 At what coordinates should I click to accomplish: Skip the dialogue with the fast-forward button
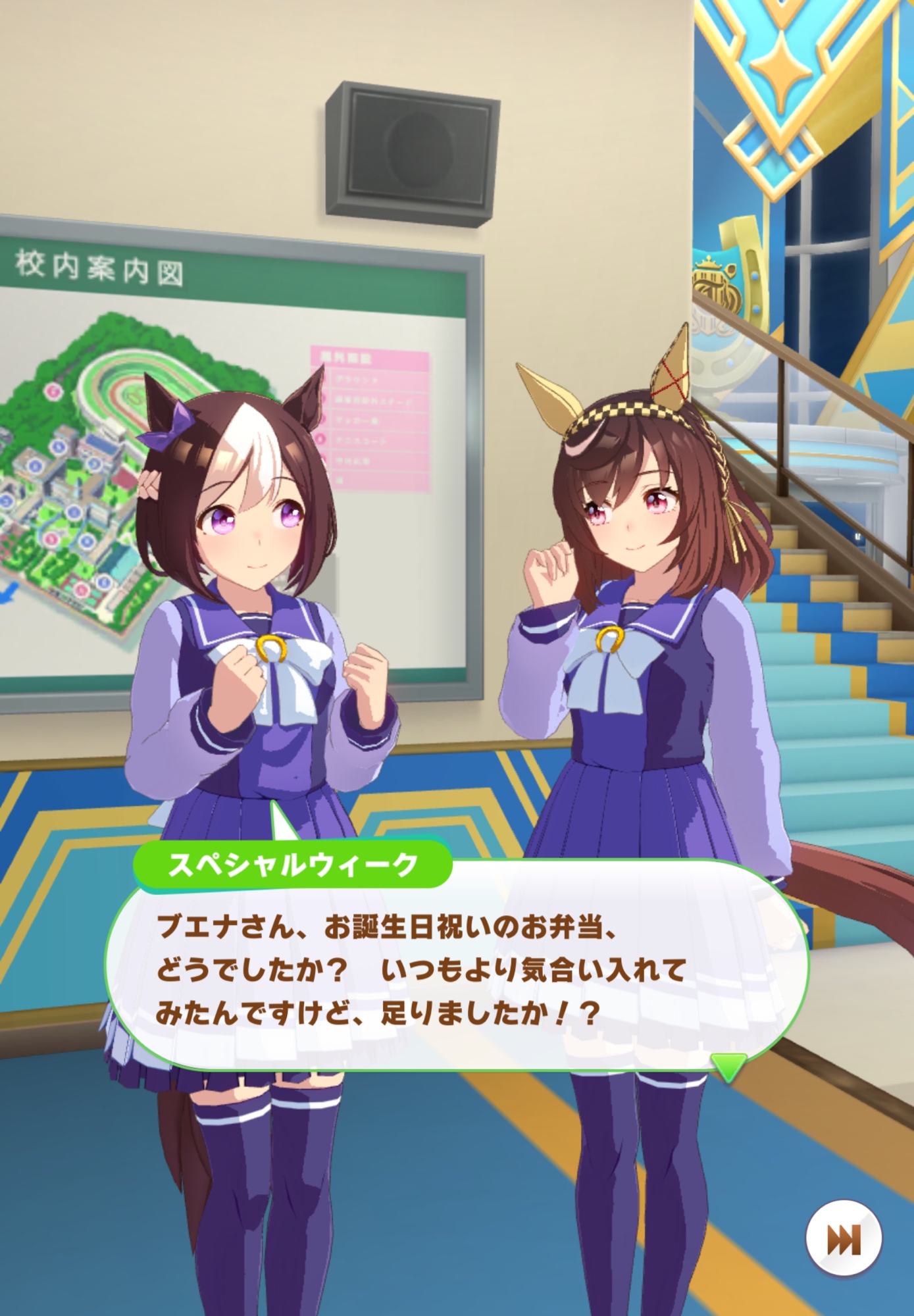point(843,1240)
